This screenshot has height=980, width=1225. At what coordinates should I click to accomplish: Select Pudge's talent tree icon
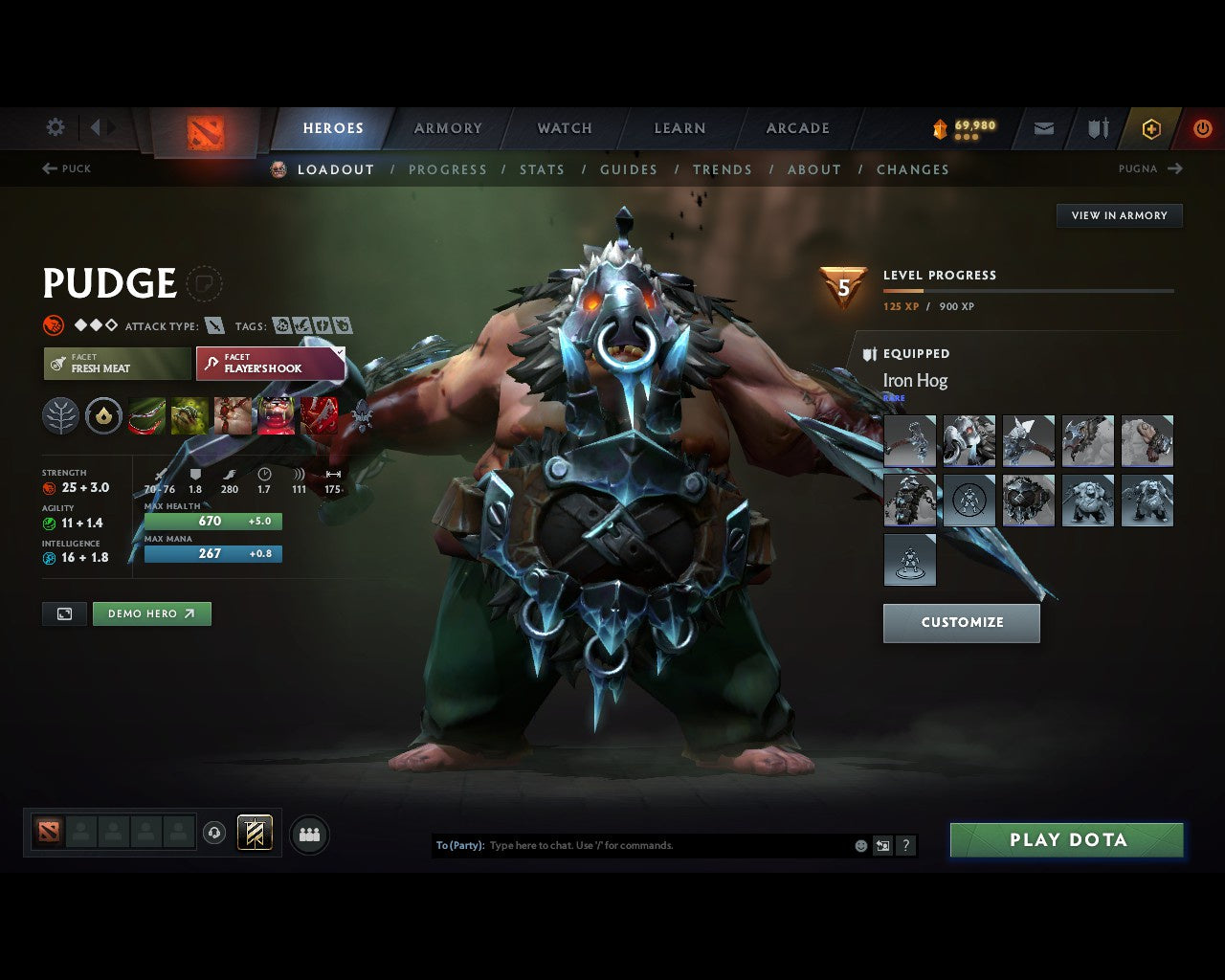[x=60, y=415]
